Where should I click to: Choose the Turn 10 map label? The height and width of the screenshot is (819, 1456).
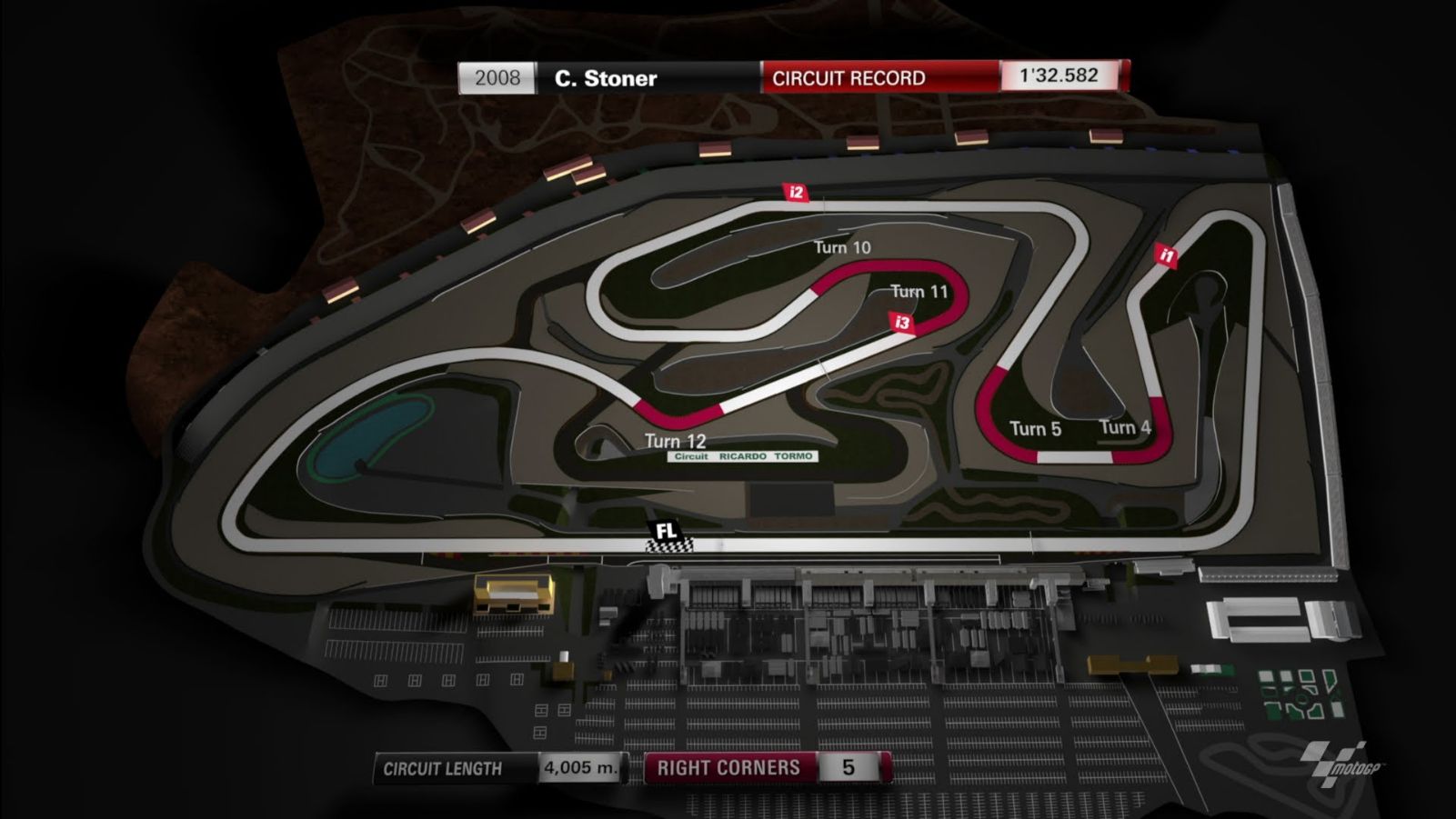841,247
